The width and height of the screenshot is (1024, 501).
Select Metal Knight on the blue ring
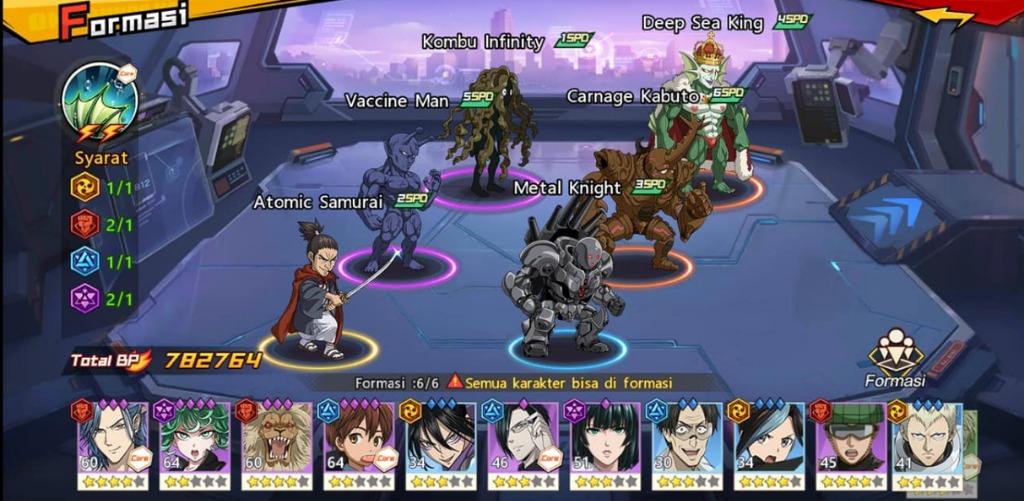pyautogui.click(x=565, y=290)
